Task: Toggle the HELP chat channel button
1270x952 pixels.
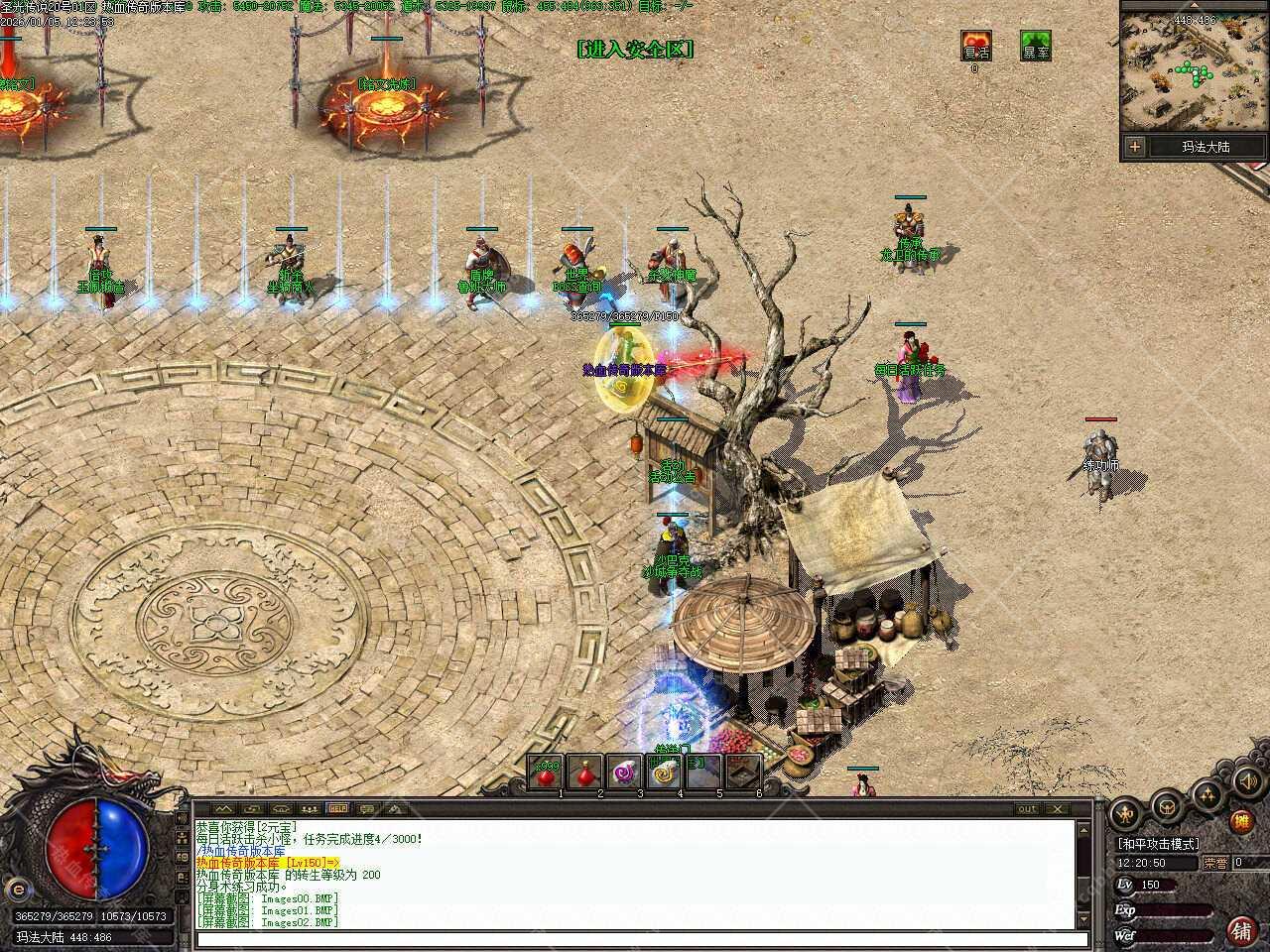Action: 337,808
